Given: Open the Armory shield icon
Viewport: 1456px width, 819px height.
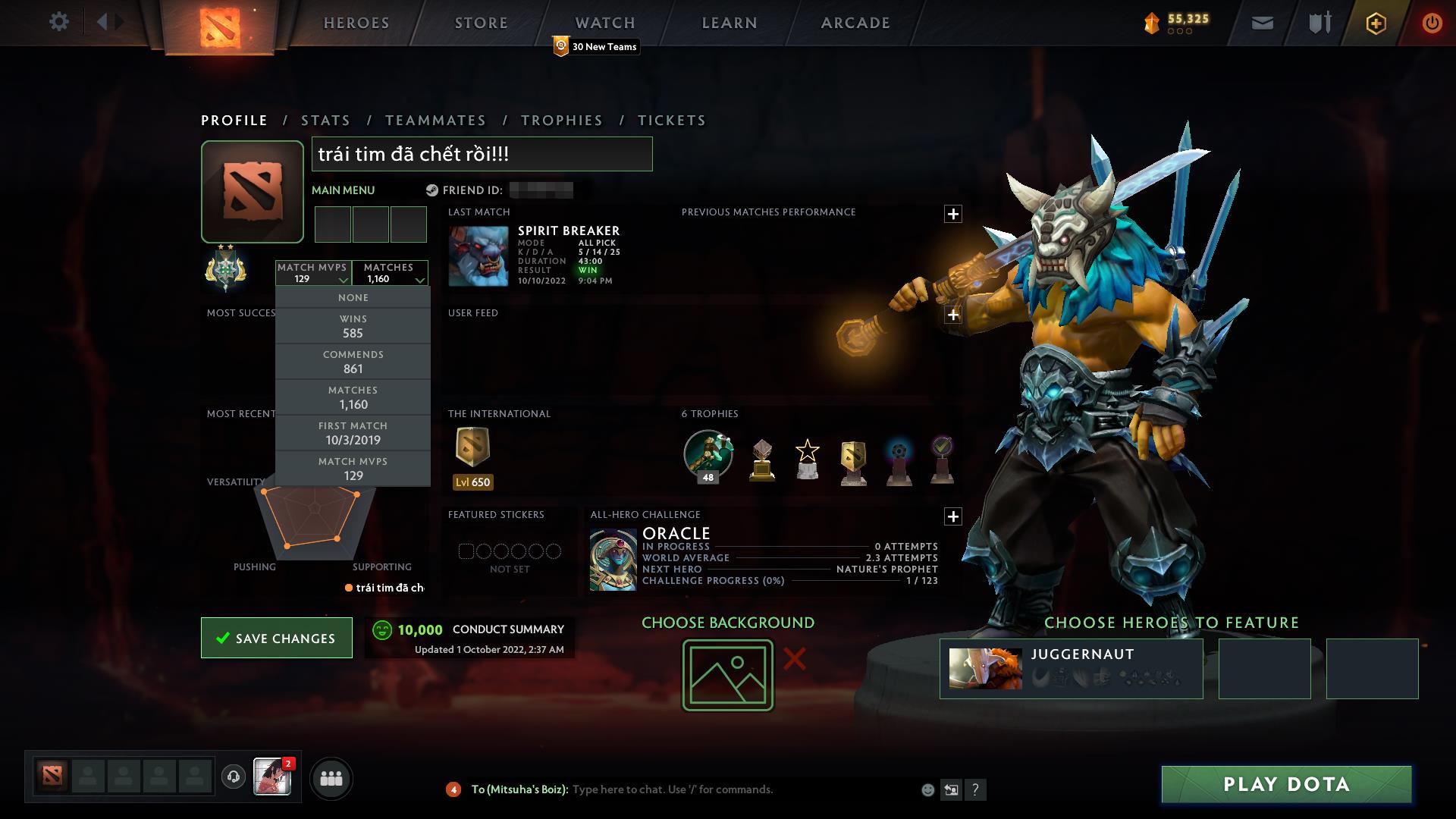Looking at the screenshot, I should point(1318,23).
